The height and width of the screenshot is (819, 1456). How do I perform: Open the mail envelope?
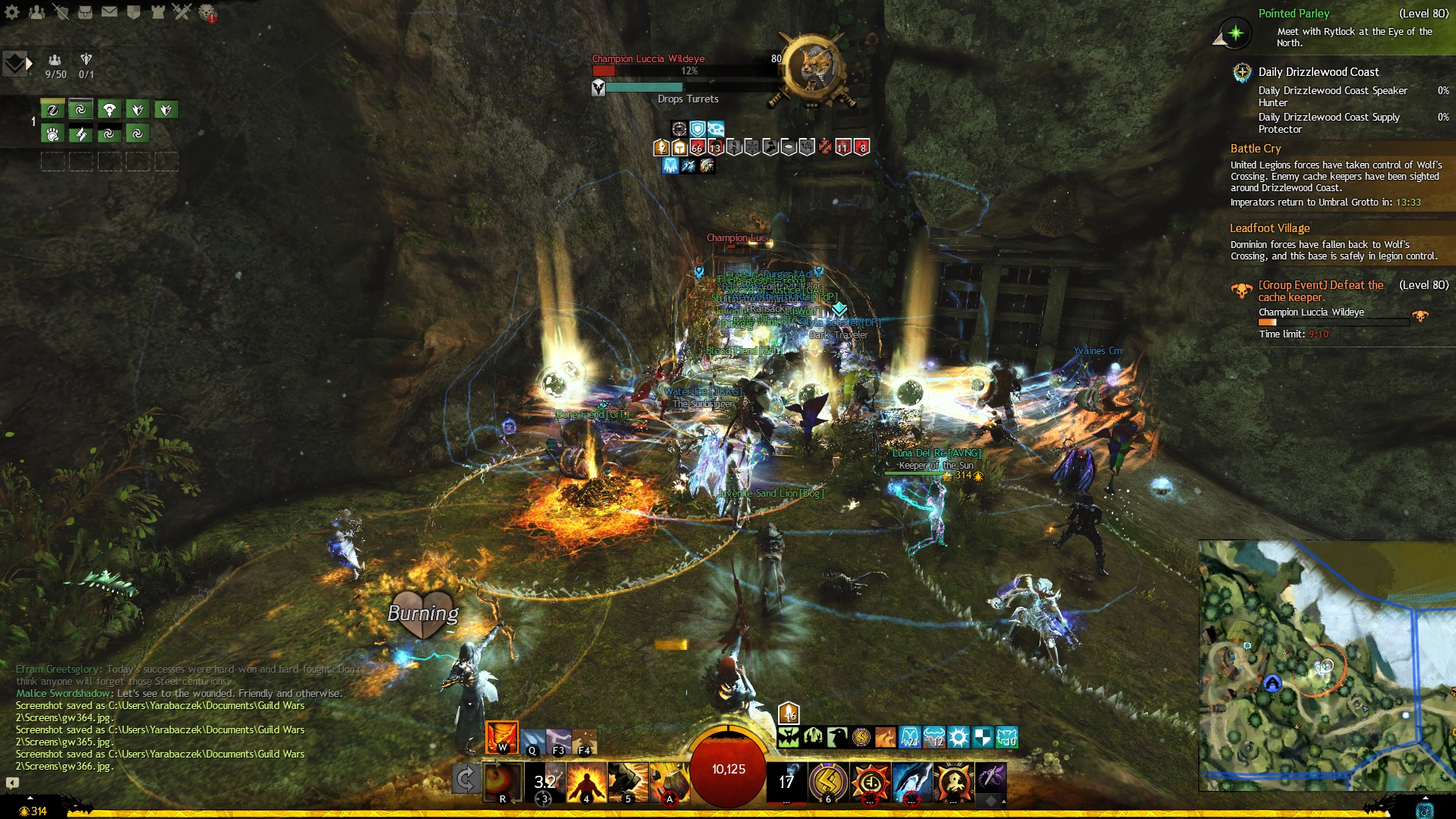tap(109, 12)
